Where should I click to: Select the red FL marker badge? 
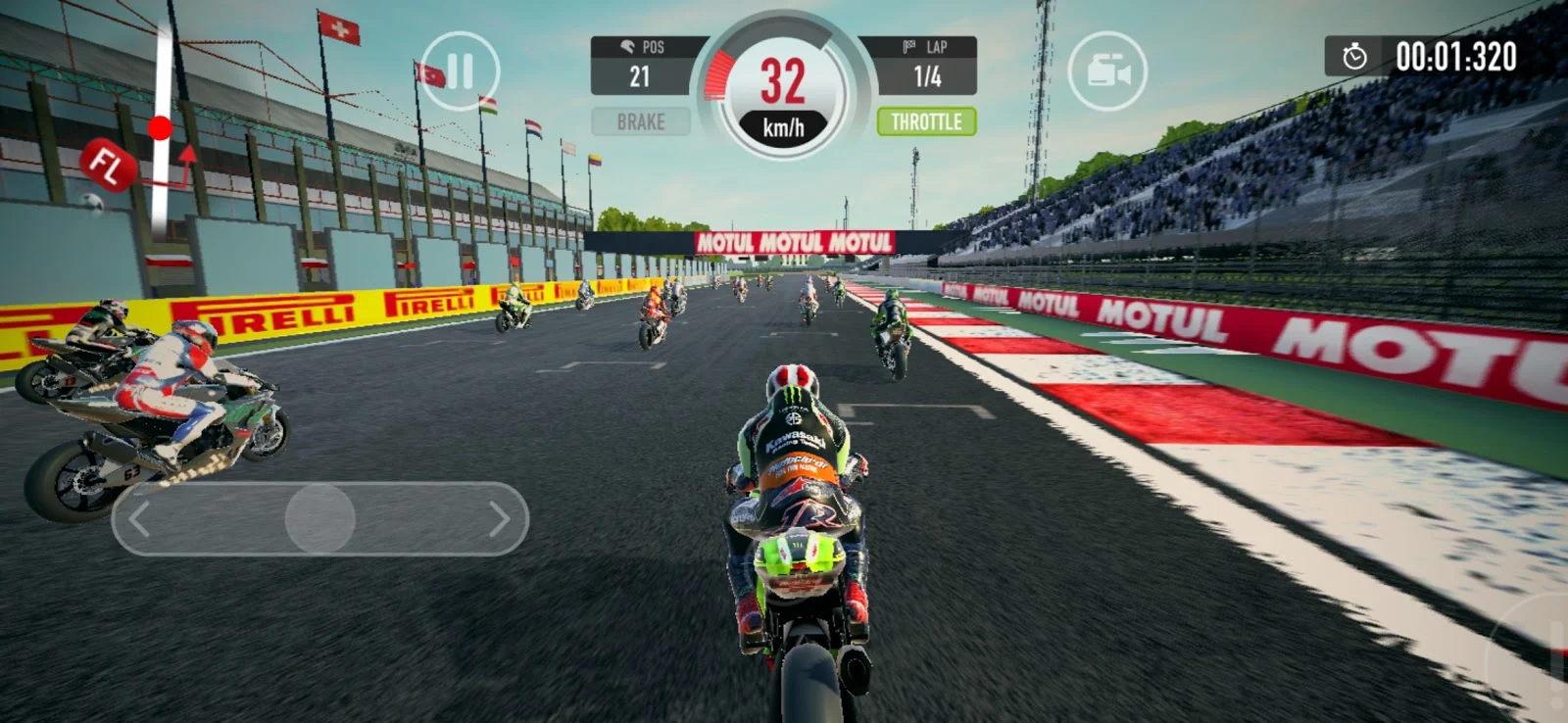point(106,165)
